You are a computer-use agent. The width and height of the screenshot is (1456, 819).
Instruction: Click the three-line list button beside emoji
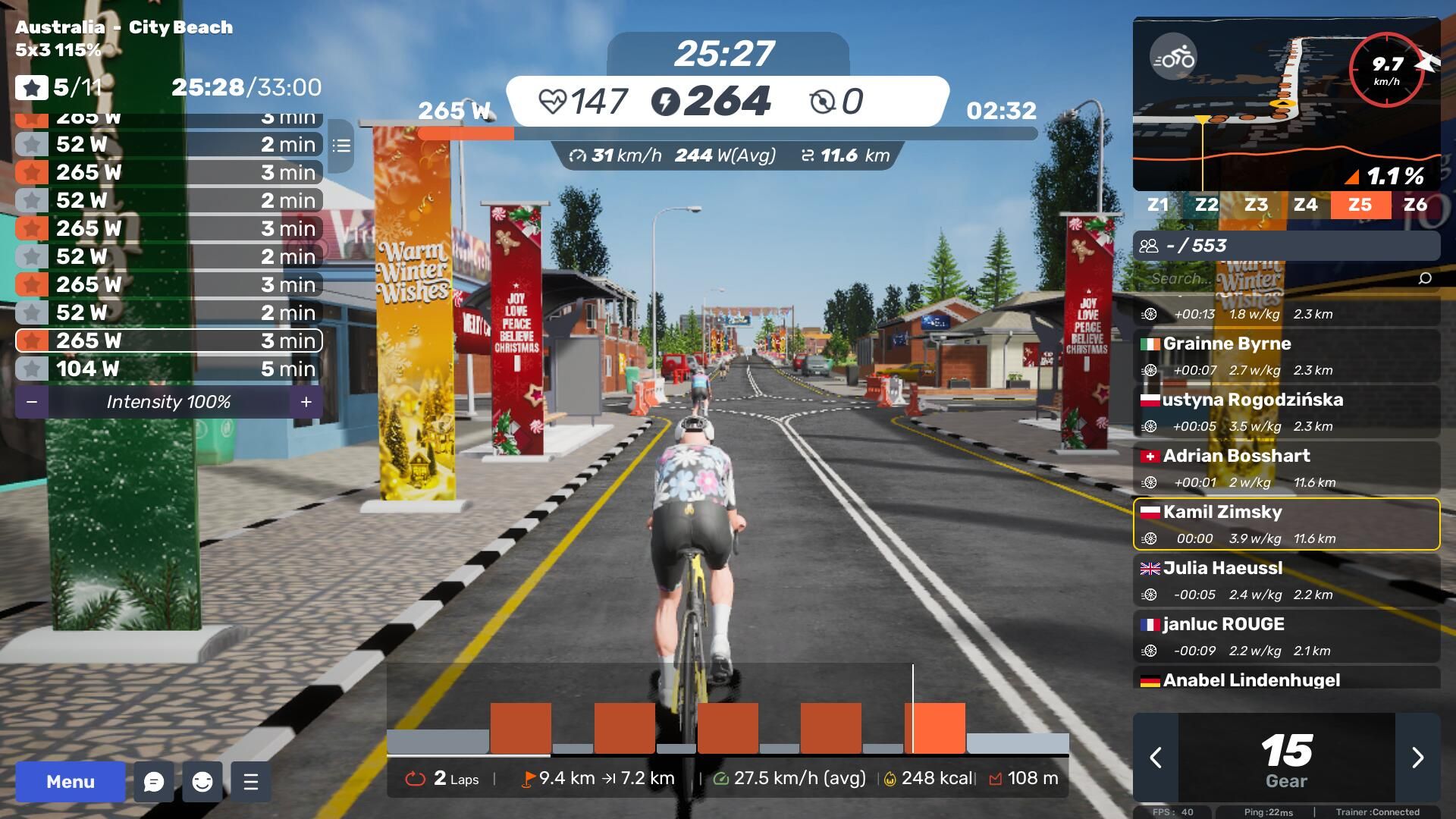click(x=251, y=782)
